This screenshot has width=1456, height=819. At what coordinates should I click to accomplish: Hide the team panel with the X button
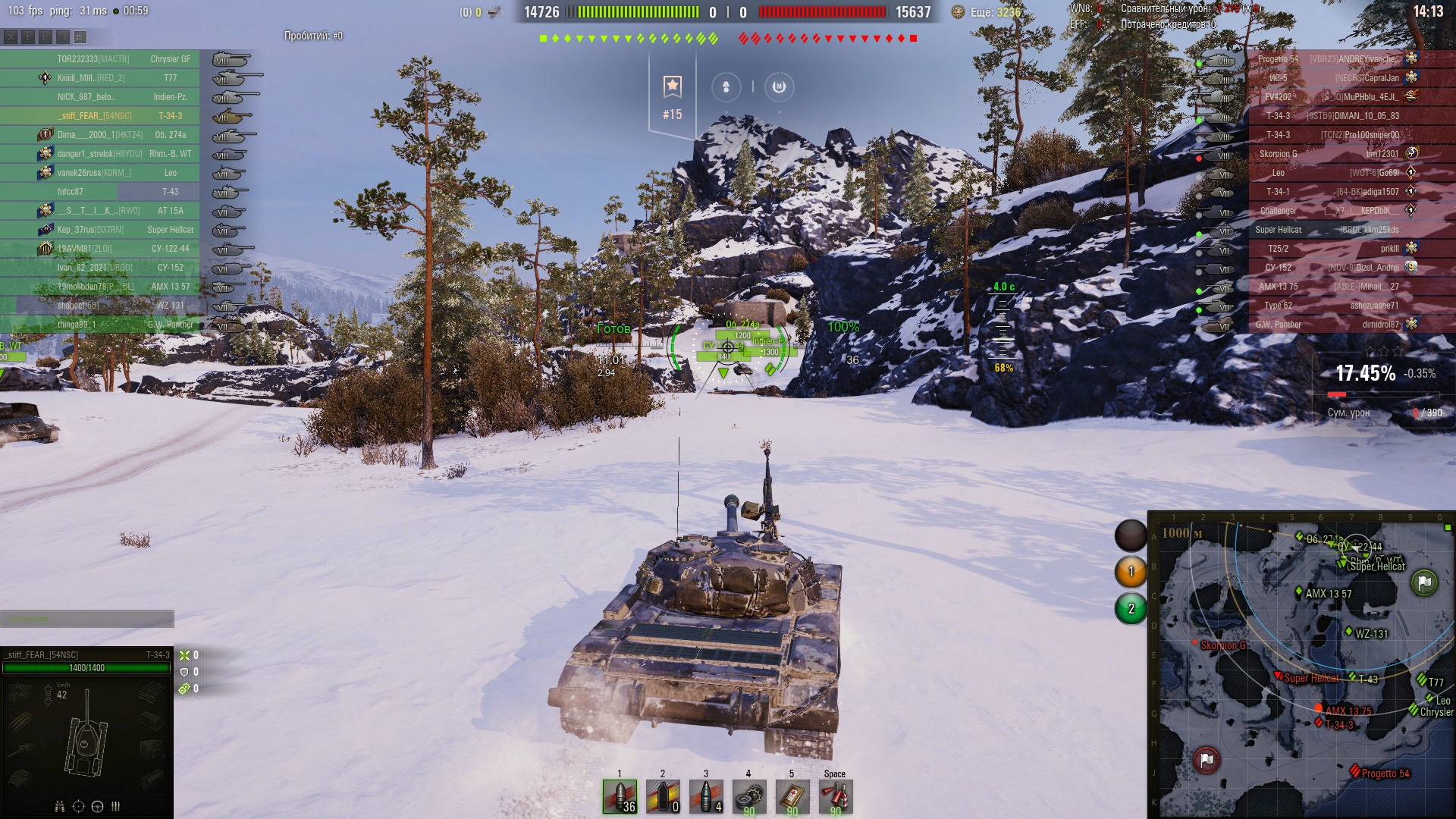tap(11, 36)
